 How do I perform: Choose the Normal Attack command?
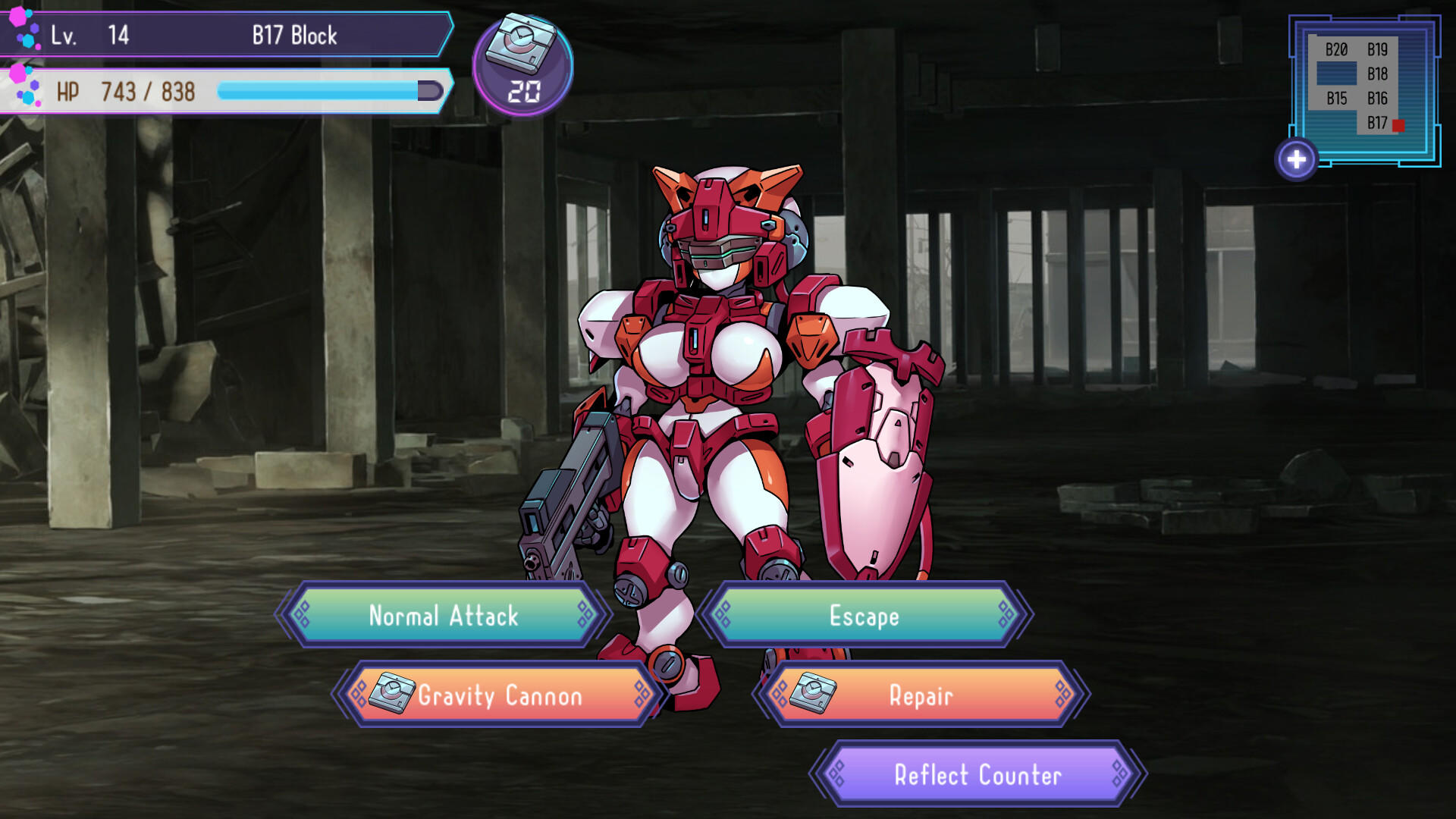tap(443, 617)
